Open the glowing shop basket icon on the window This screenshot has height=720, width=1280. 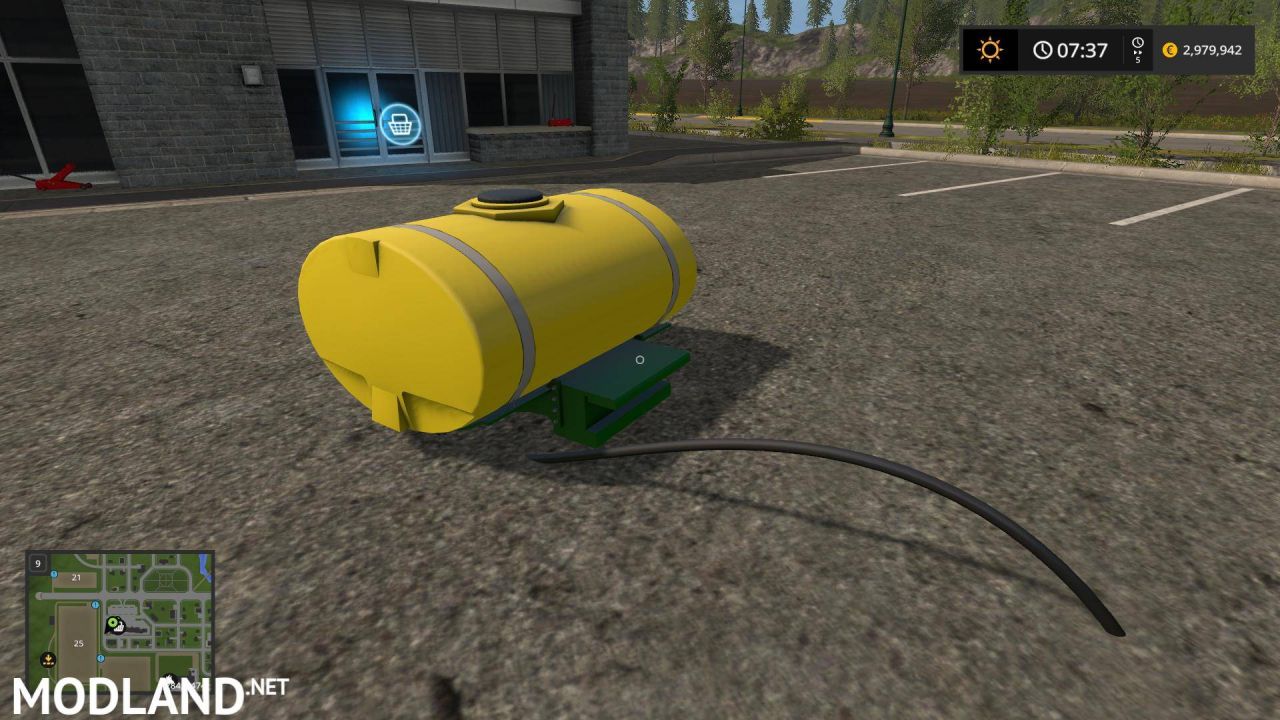tap(401, 122)
